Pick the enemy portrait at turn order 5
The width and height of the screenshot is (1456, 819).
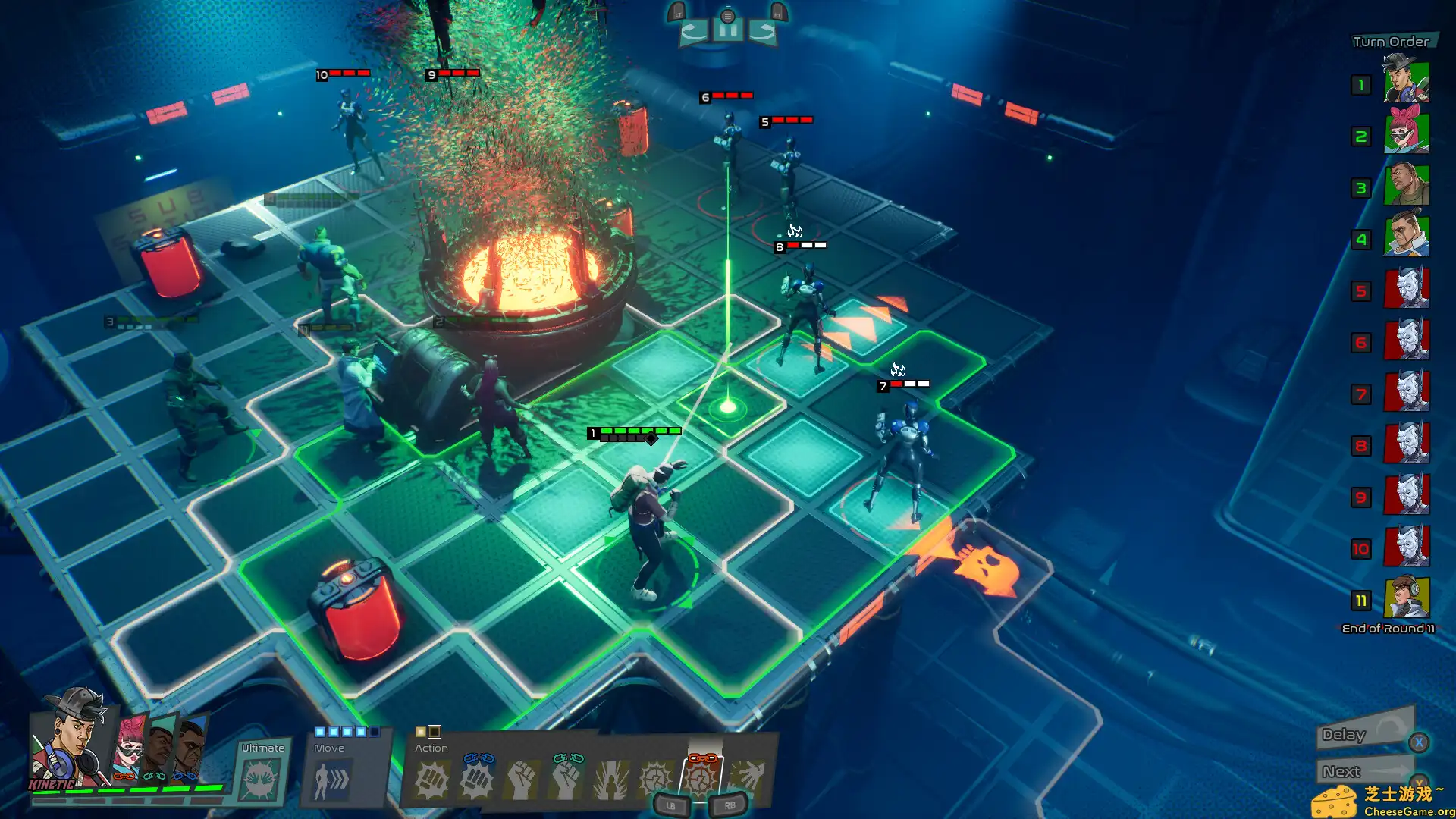pos(1407,288)
